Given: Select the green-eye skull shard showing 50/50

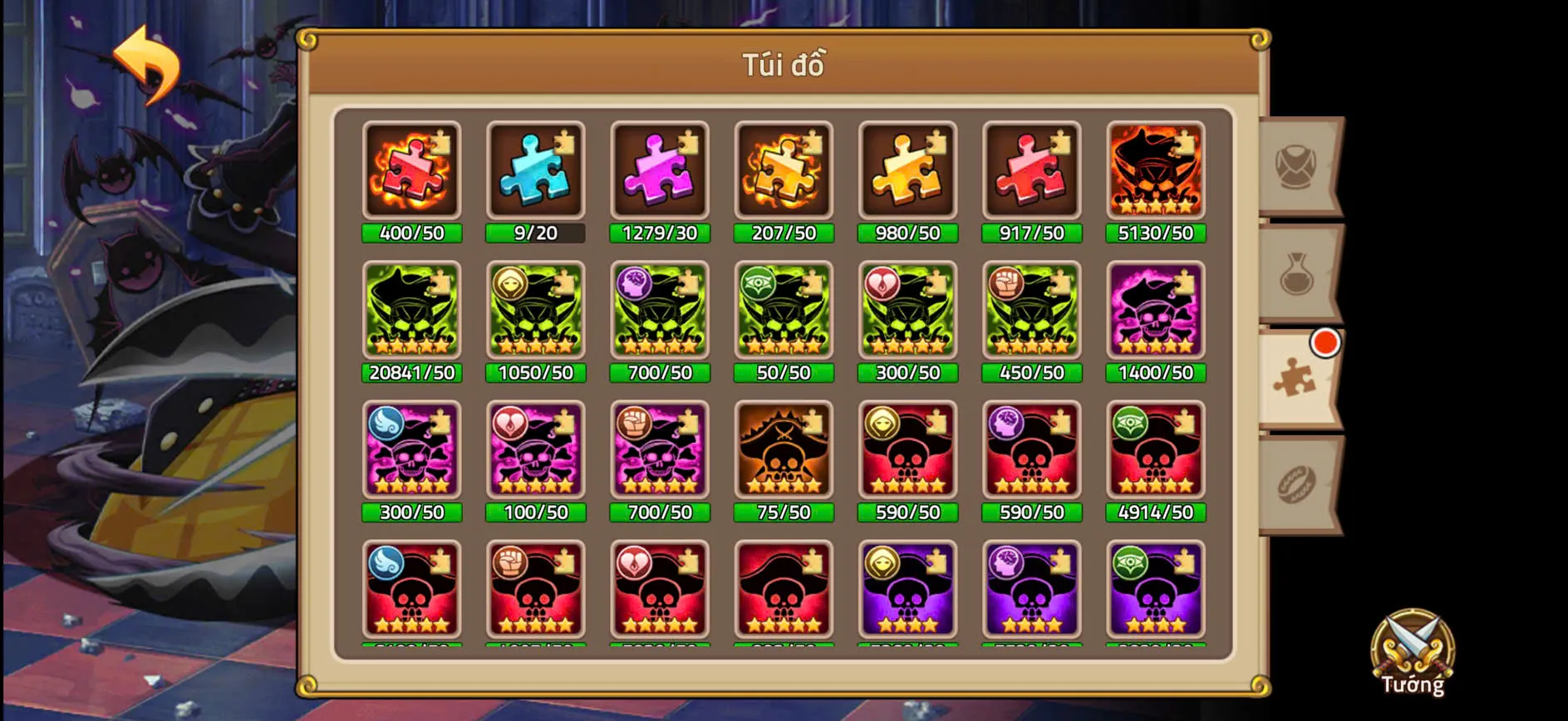Looking at the screenshot, I should [x=783, y=311].
